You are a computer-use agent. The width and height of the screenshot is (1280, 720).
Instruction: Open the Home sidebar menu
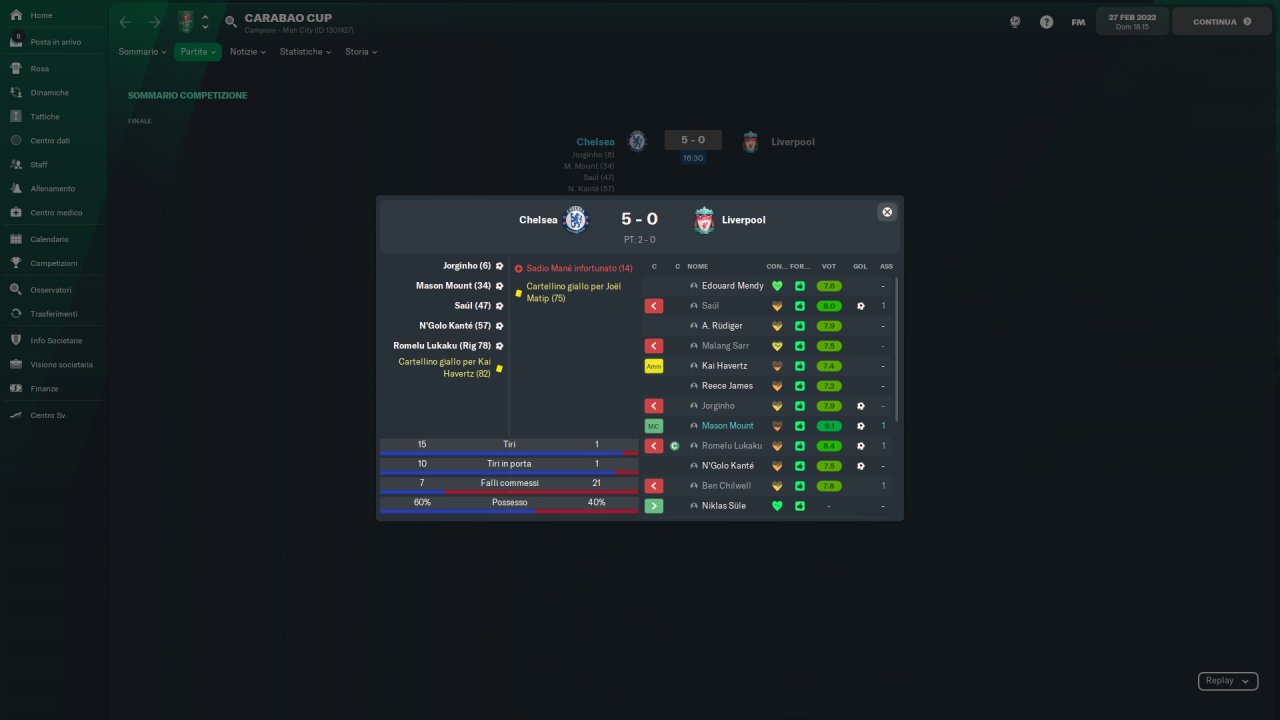point(42,16)
